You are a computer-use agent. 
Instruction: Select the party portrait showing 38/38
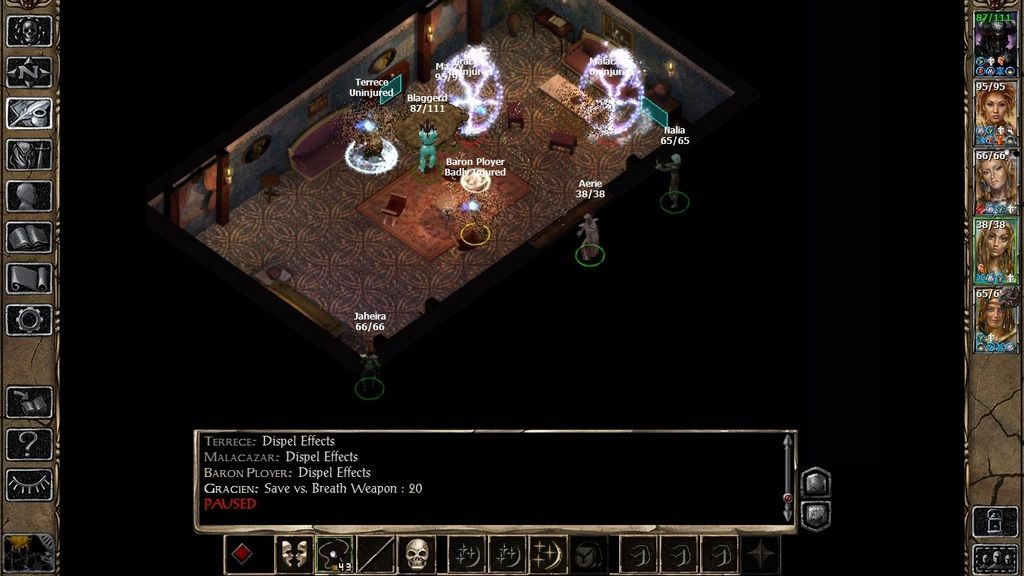coord(996,252)
